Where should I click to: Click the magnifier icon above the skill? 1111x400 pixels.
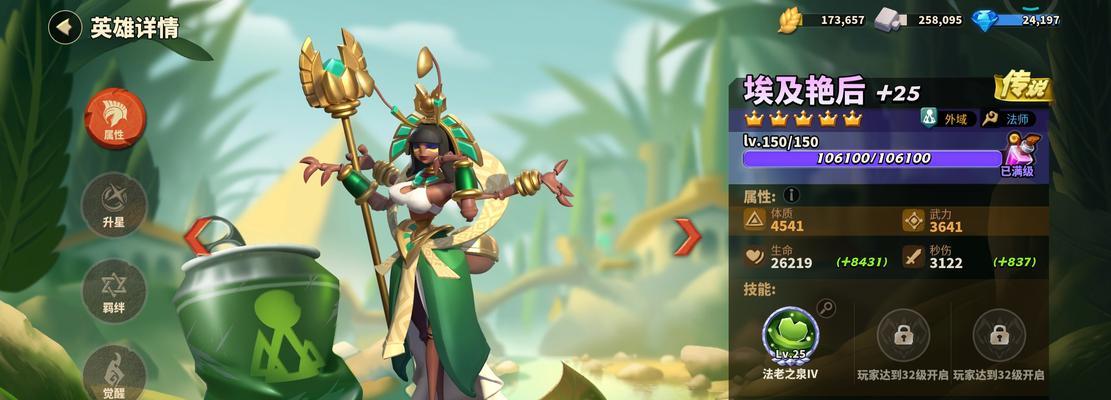tap(826, 307)
